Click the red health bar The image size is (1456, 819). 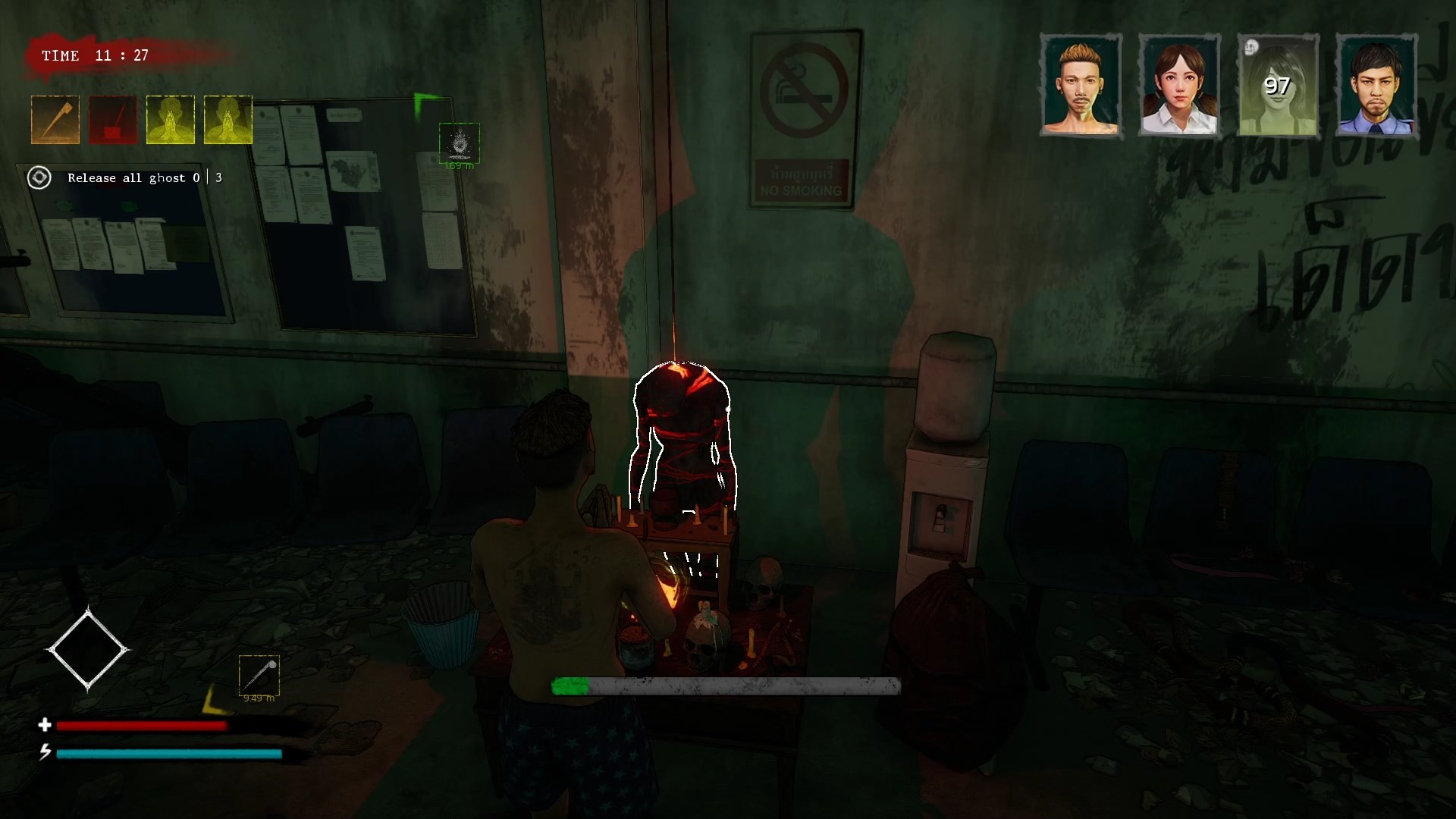(x=143, y=726)
